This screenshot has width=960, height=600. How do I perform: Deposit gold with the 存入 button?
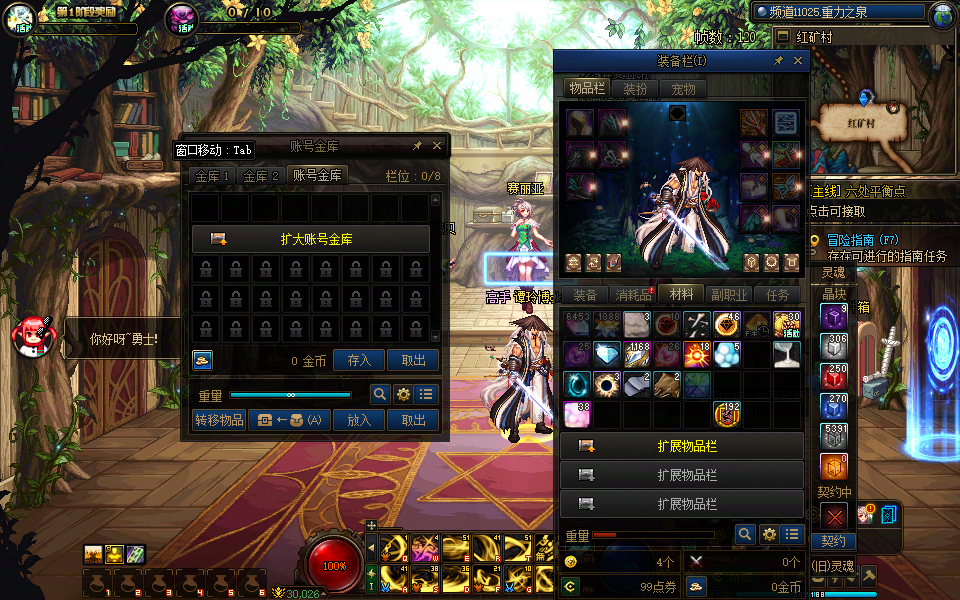tap(359, 361)
